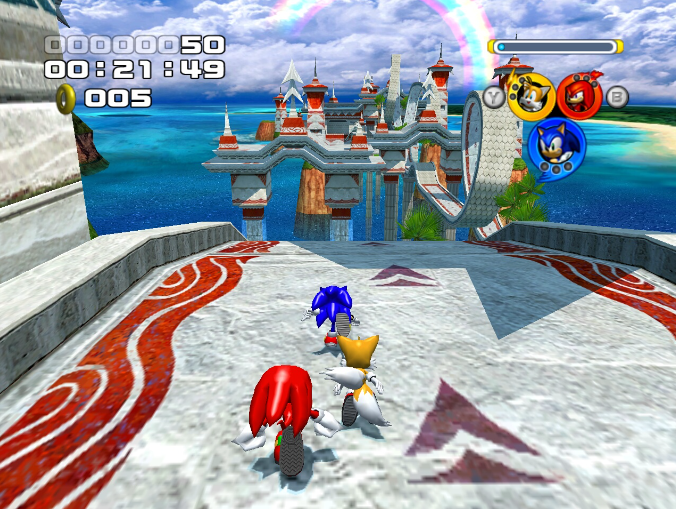Select the Tails character icon
The width and height of the screenshot is (676, 509).
pos(531,97)
